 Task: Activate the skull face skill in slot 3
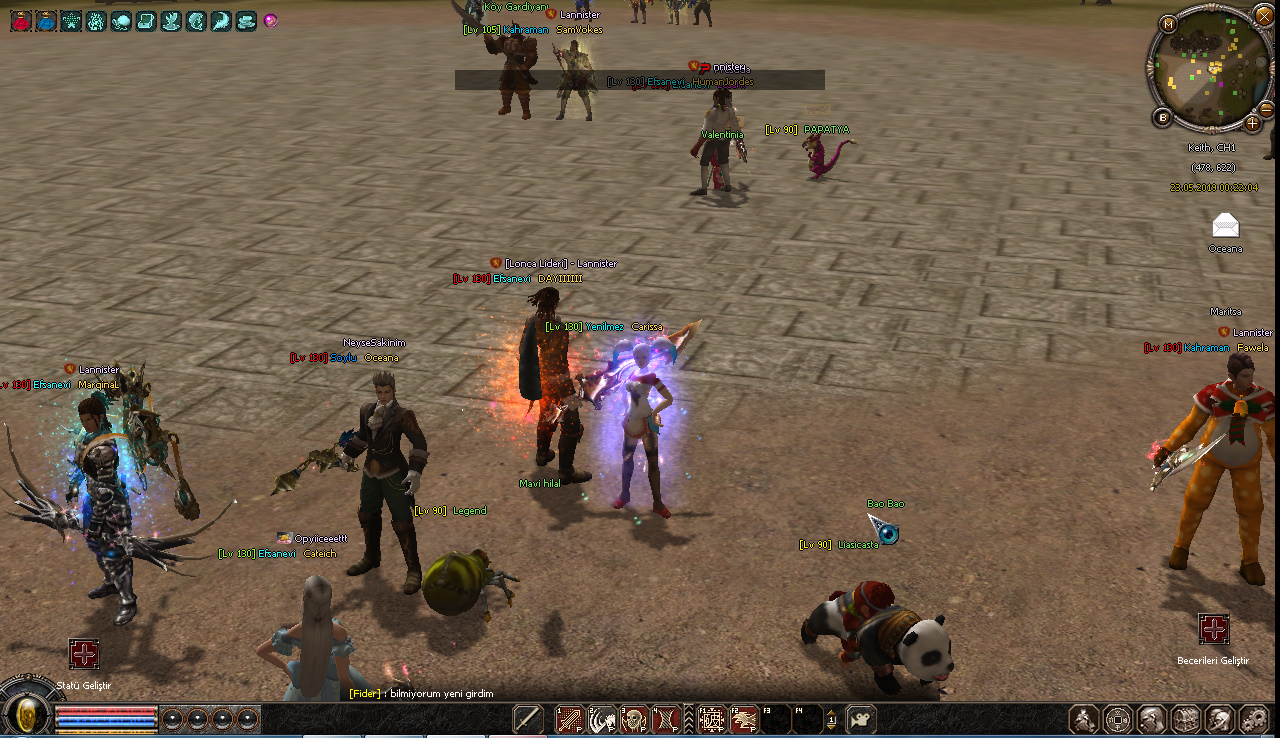634,719
